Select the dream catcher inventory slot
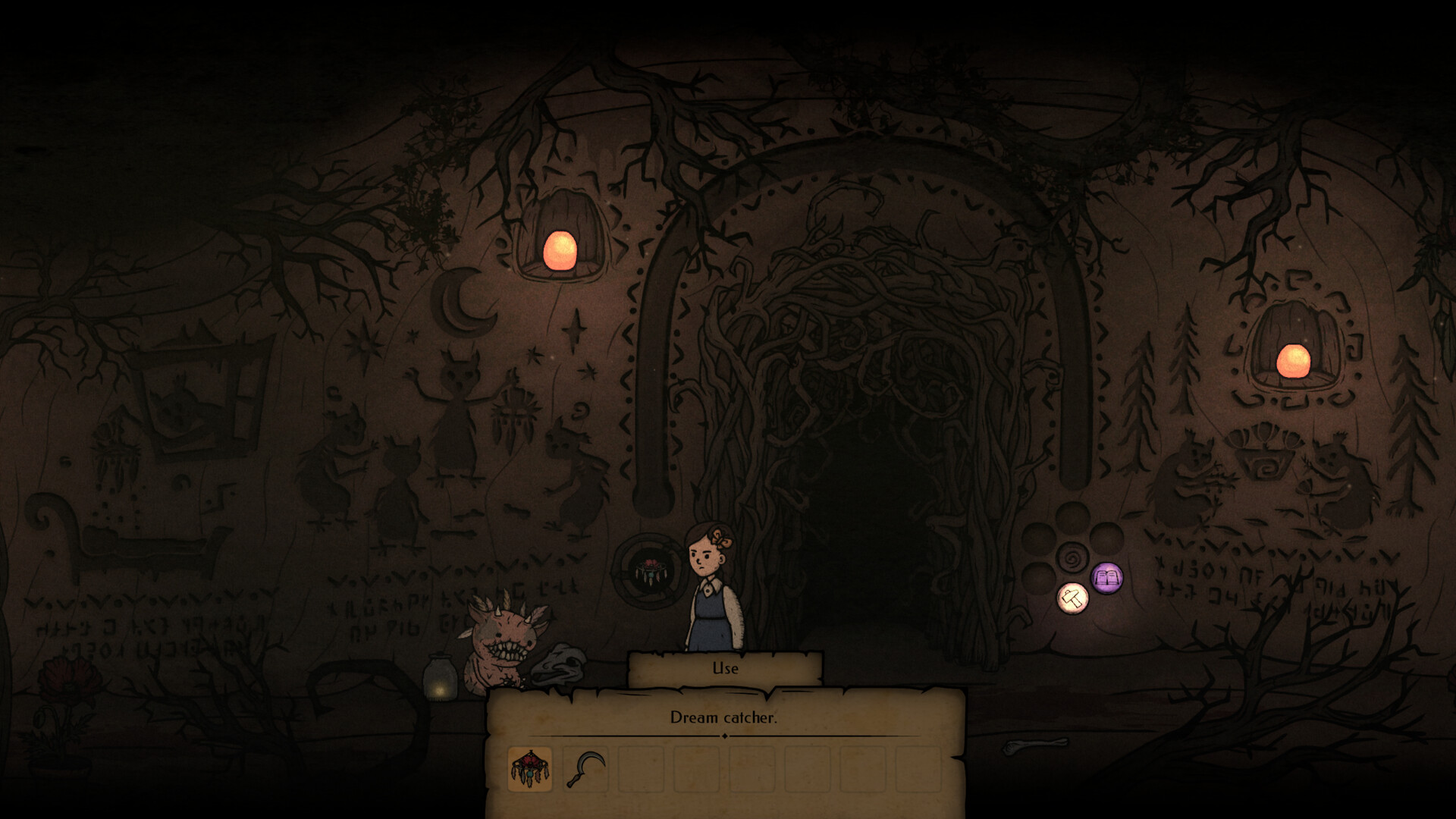Image resolution: width=1456 pixels, height=819 pixels. click(529, 768)
